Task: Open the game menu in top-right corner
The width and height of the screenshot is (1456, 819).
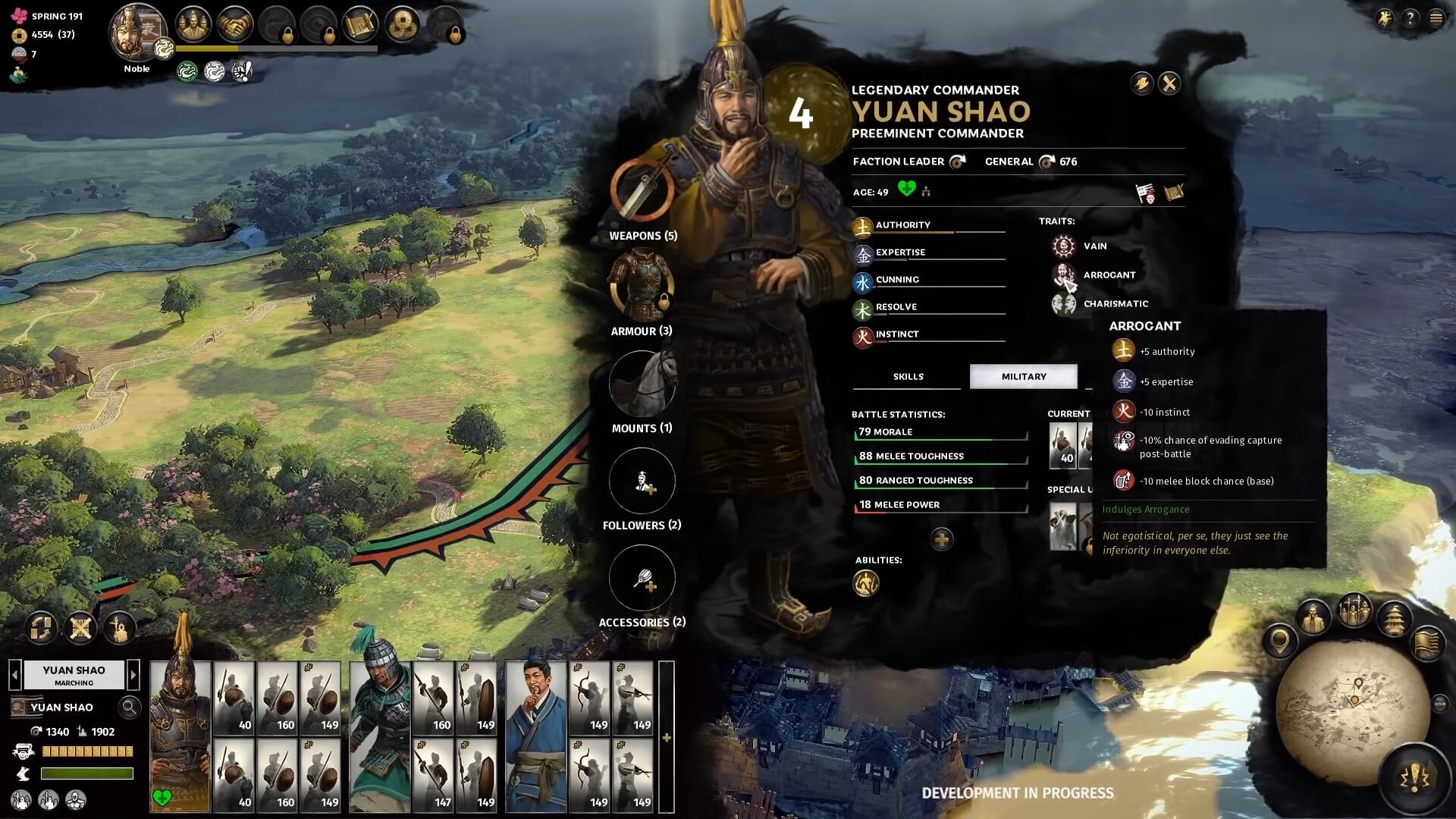Action: pos(1436,18)
